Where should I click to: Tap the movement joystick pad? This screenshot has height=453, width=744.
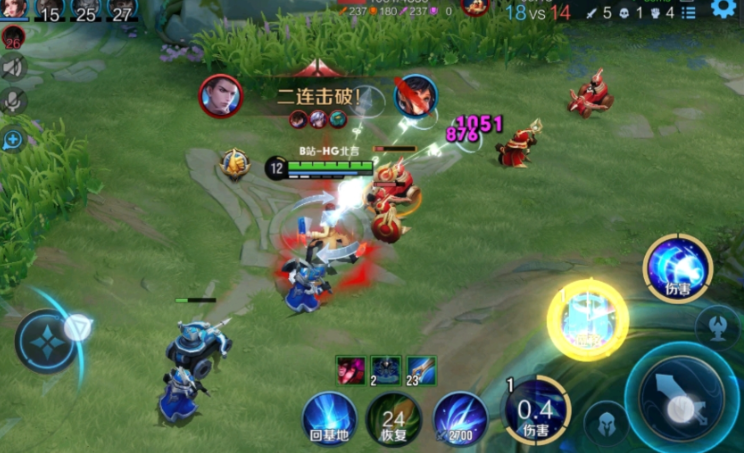[46, 340]
